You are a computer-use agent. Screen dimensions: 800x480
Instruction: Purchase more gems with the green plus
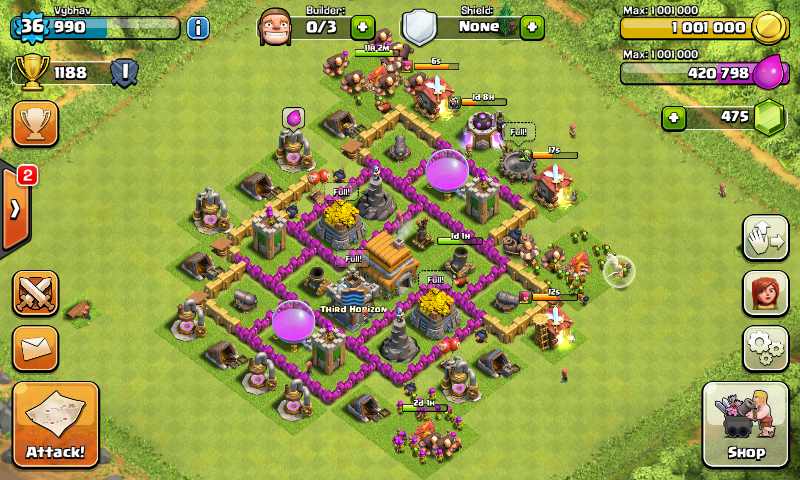pyautogui.click(x=675, y=117)
